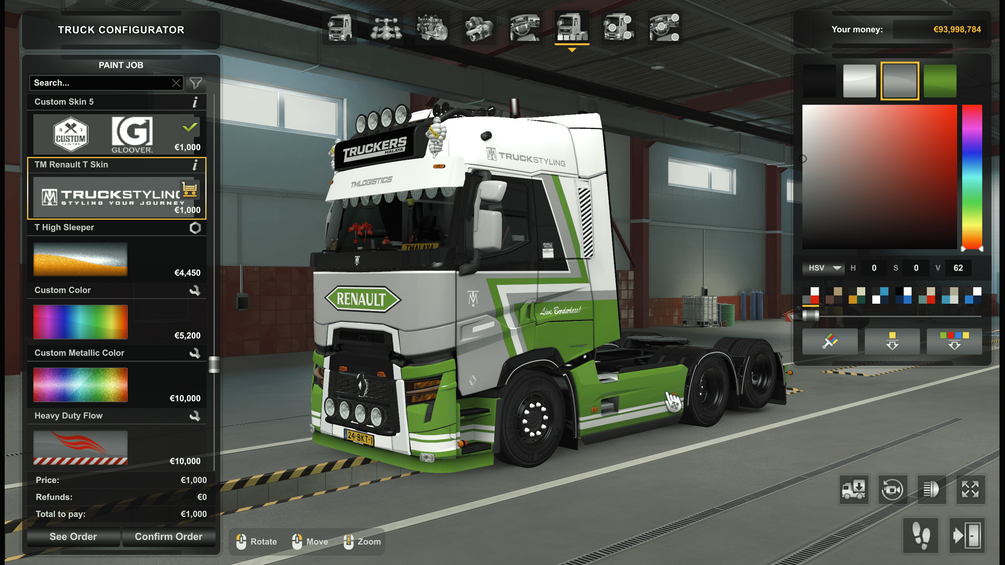Confirm the order
This screenshot has width=1005, height=565.
click(168, 537)
